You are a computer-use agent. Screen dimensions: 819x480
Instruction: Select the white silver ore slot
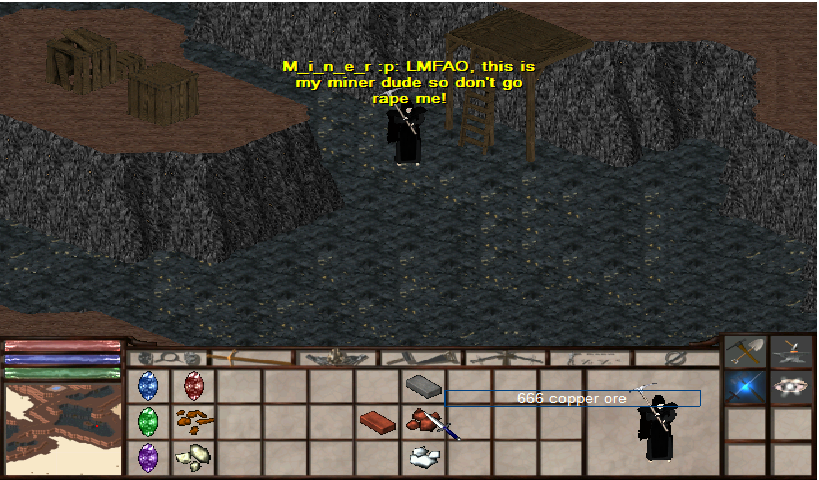pos(423,457)
